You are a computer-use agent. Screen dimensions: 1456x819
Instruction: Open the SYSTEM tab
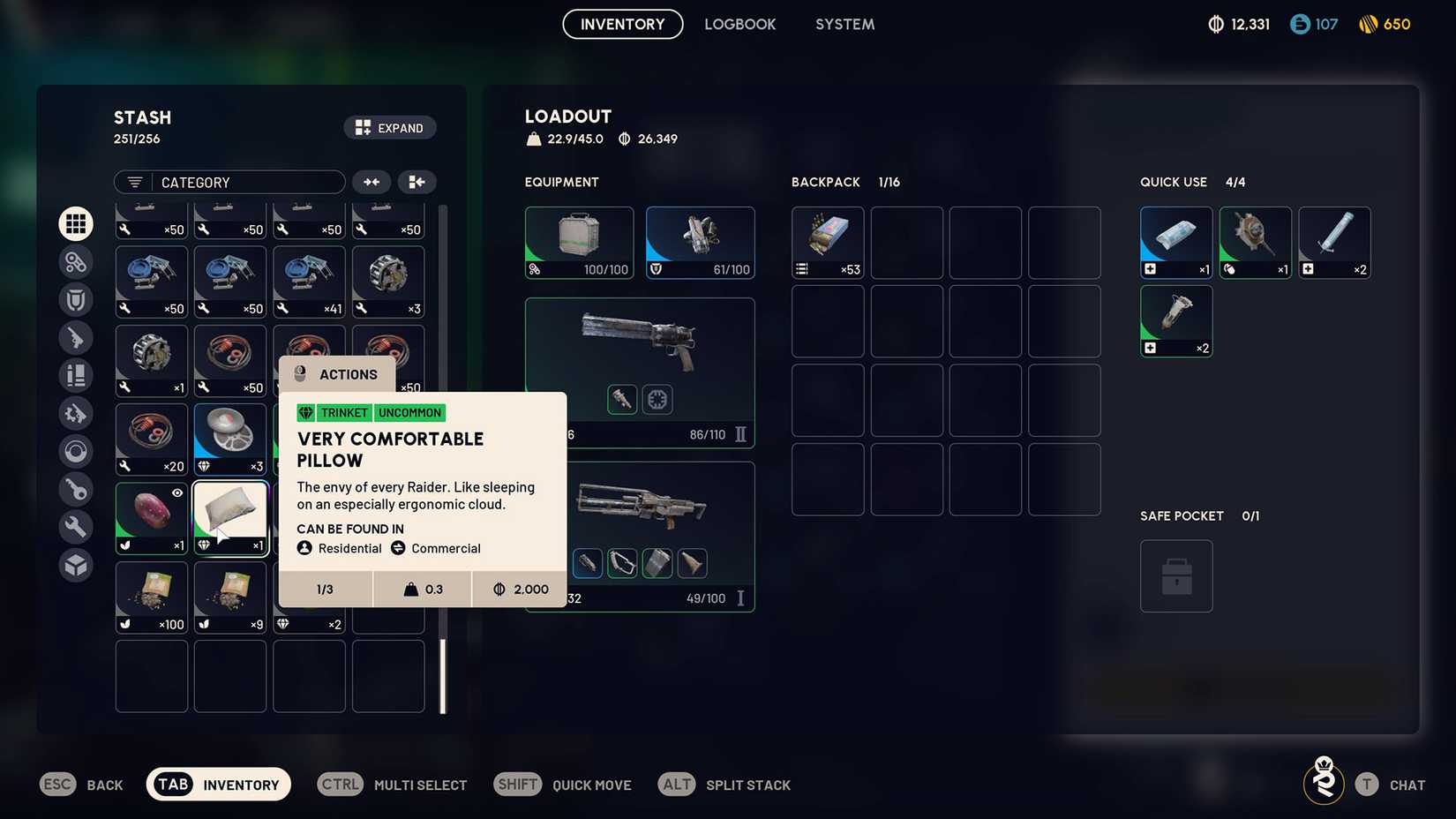[x=844, y=24]
